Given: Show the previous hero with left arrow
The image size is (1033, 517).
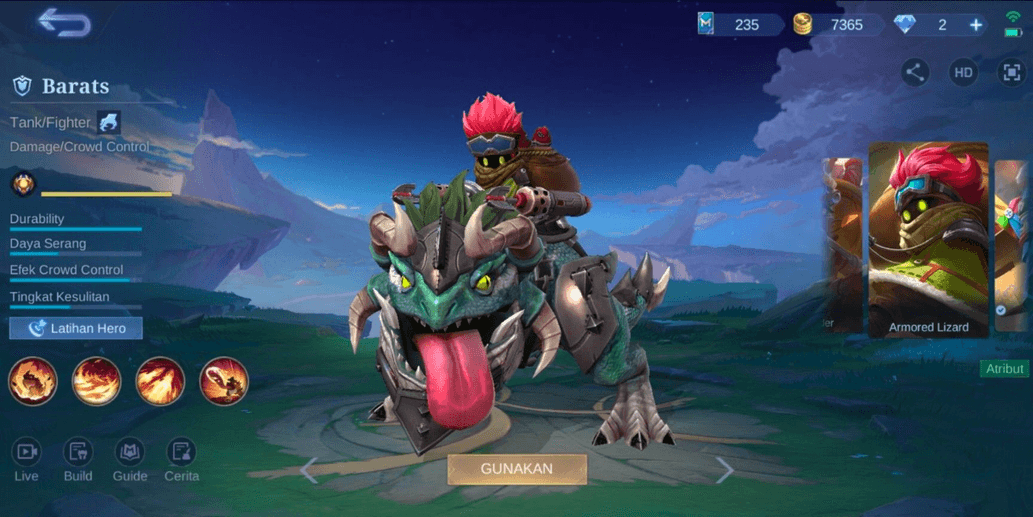Looking at the screenshot, I should click(x=309, y=469).
